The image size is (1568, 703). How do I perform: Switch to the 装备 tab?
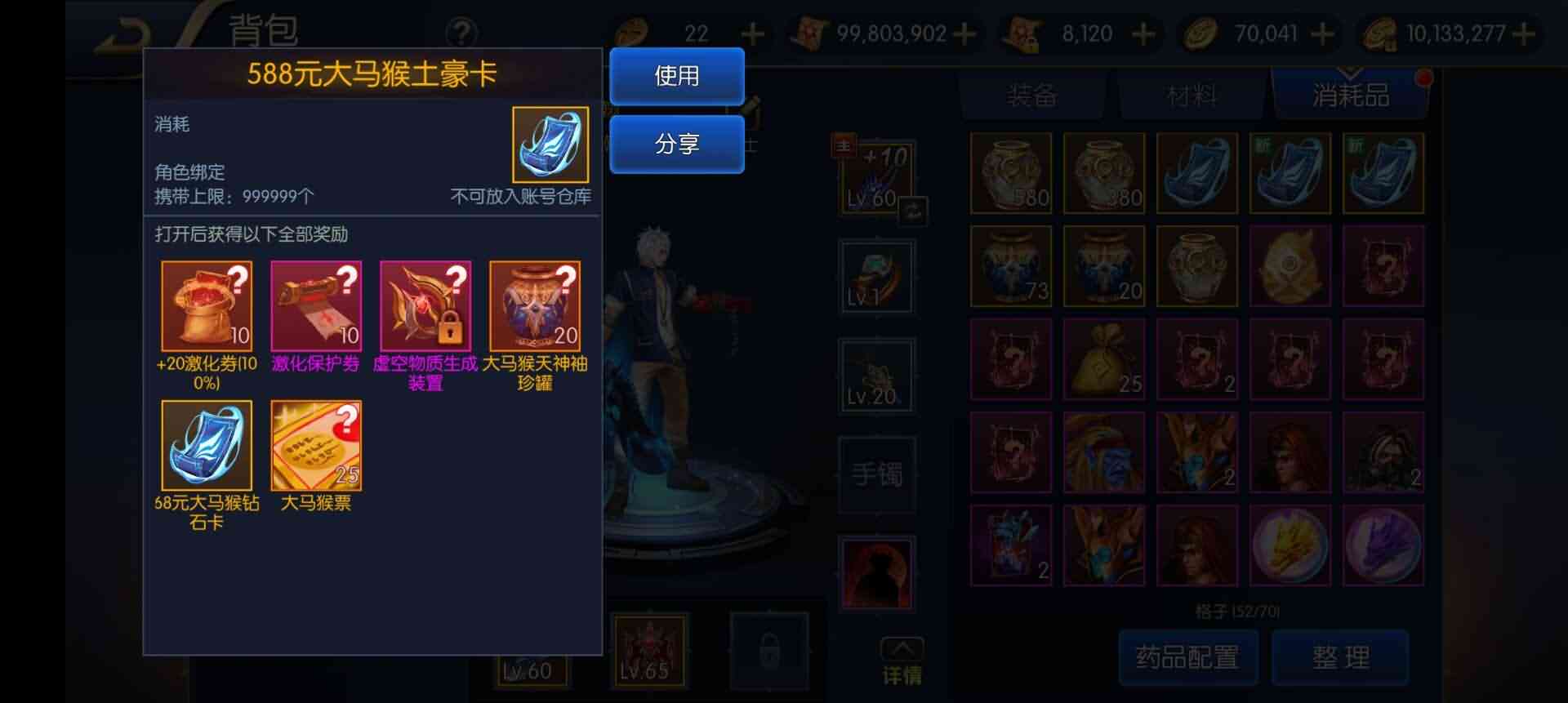pos(1031,94)
